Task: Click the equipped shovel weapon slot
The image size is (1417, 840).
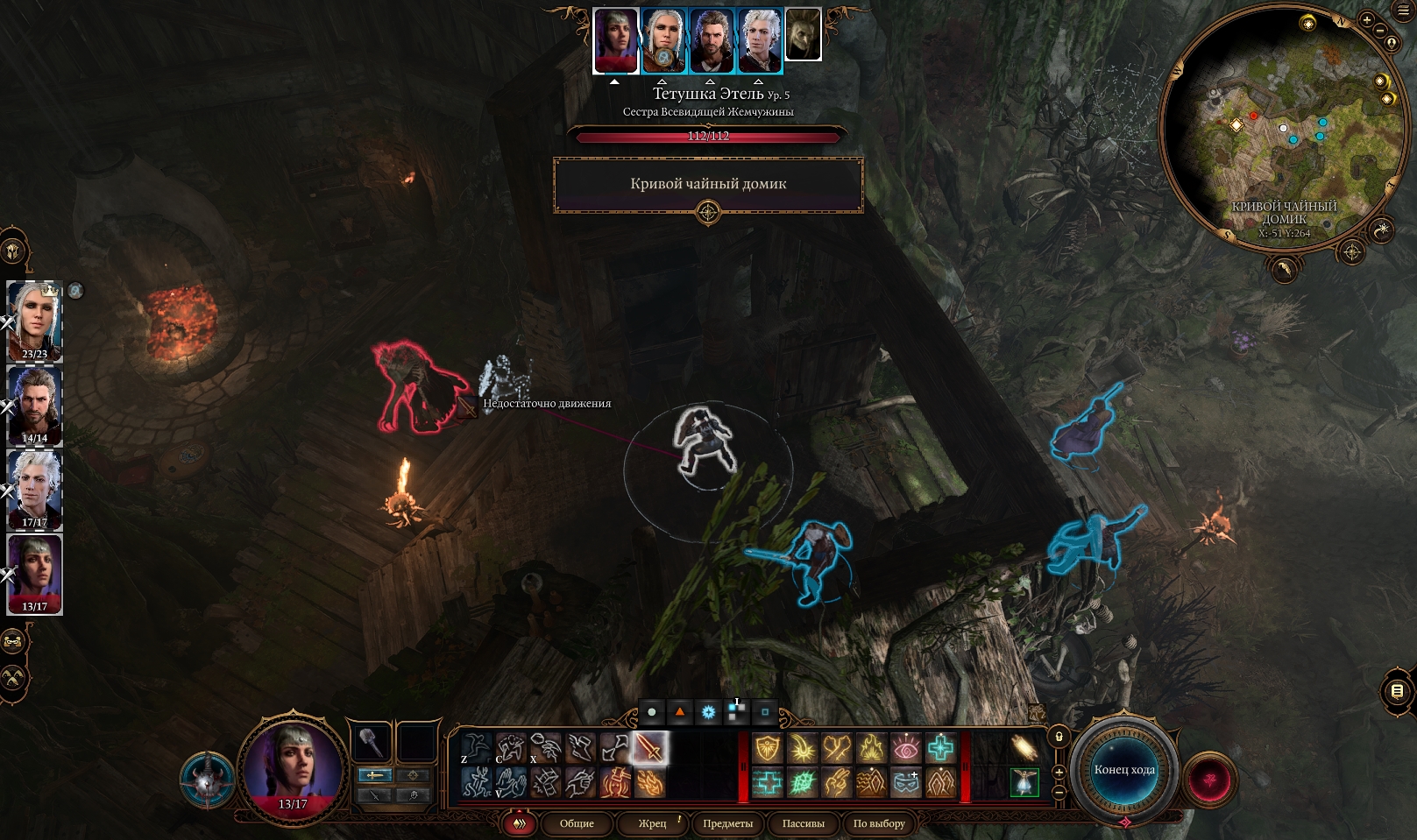Action: [372, 743]
